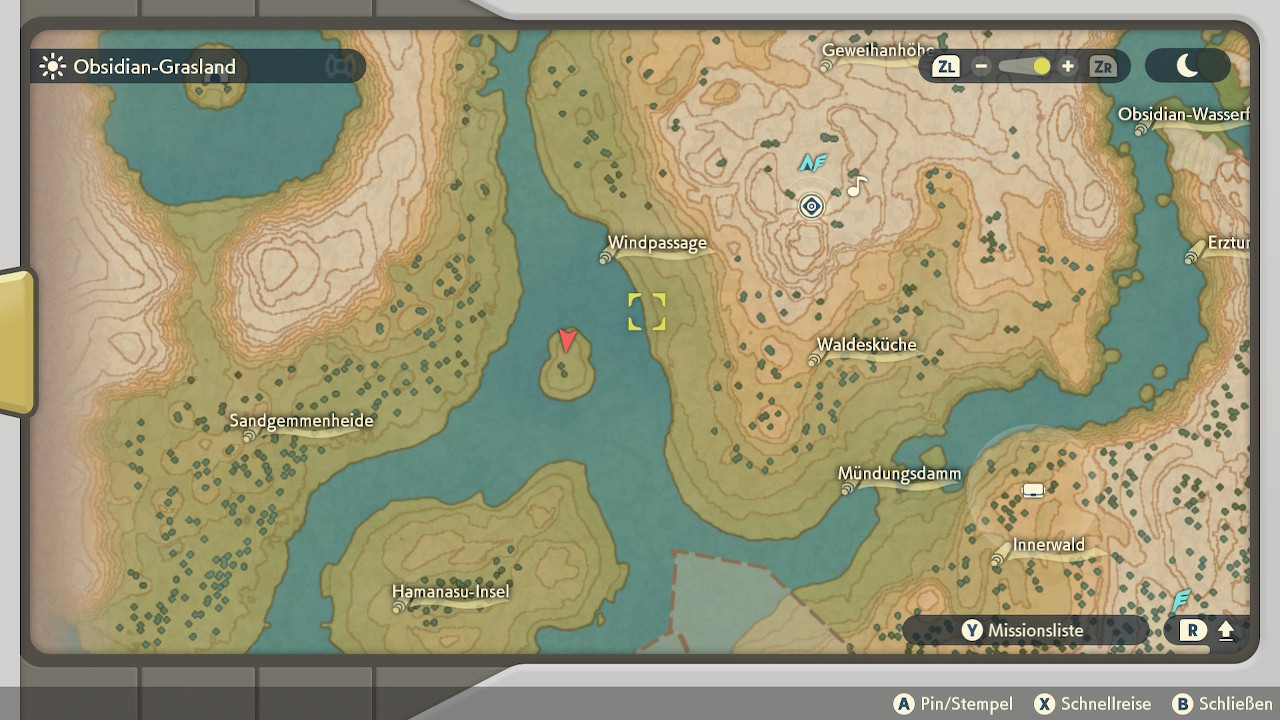Select the Geweihanhöhe label
1280x720 pixels.
click(x=877, y=50)
